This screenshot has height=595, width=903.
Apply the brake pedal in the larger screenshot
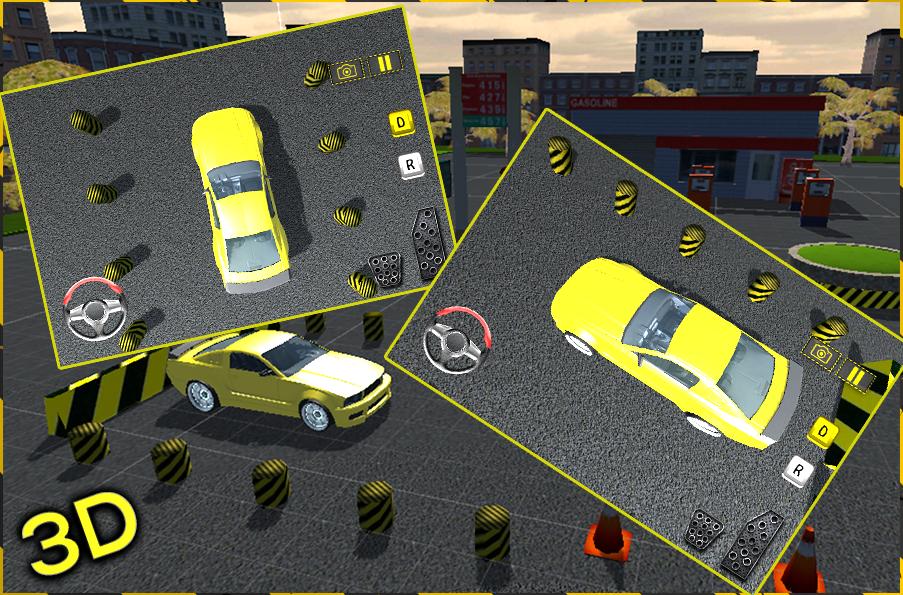point(703,528)
